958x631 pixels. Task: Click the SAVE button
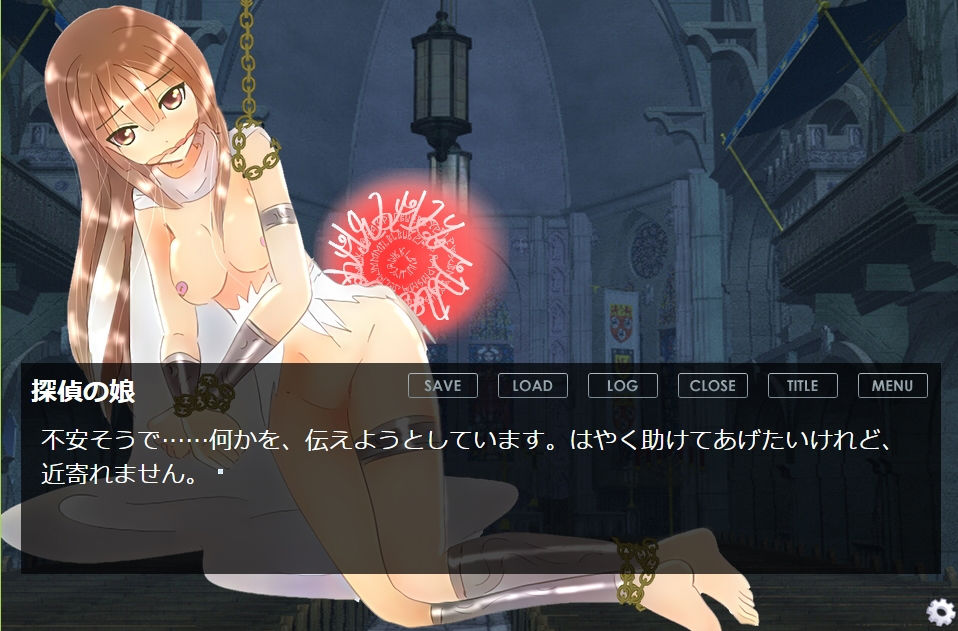pyautogui.click(x=442, y=385)
